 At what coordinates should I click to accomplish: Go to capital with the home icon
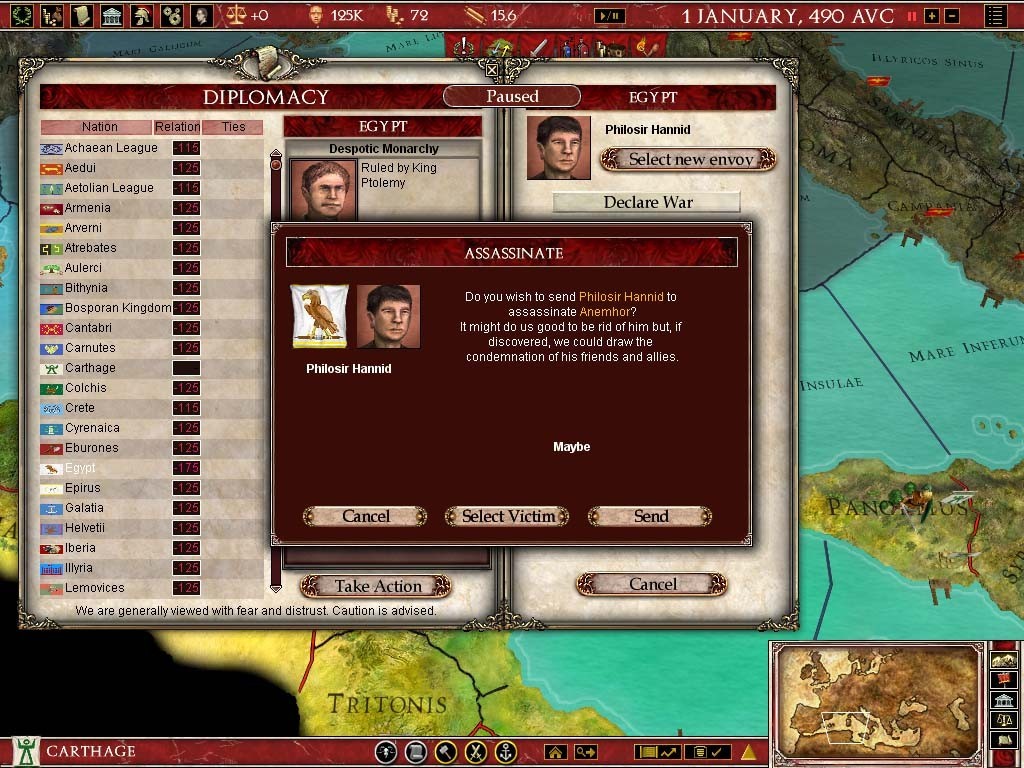coord(556,752)
